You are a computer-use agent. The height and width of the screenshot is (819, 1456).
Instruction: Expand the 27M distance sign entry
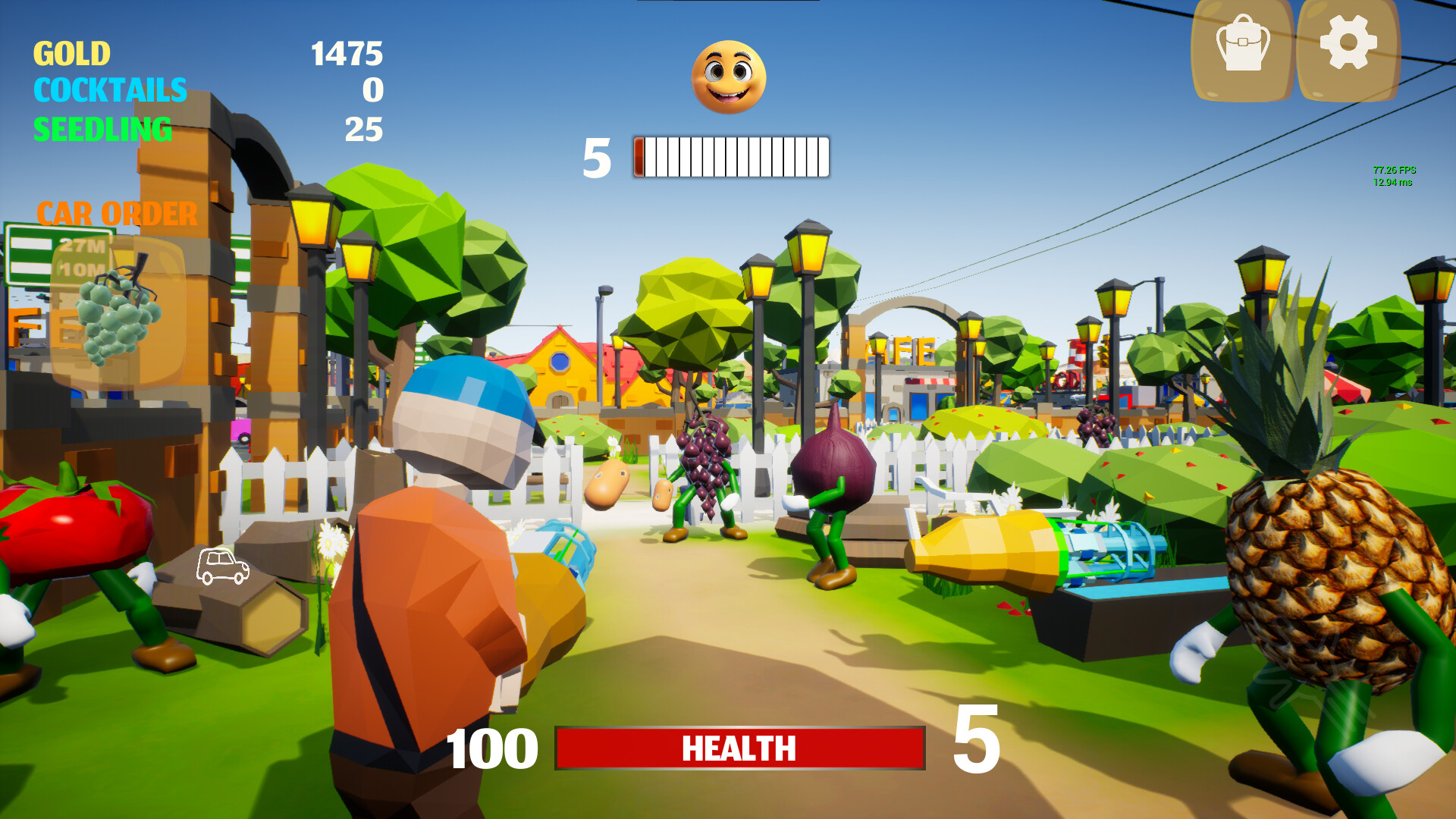83,246
